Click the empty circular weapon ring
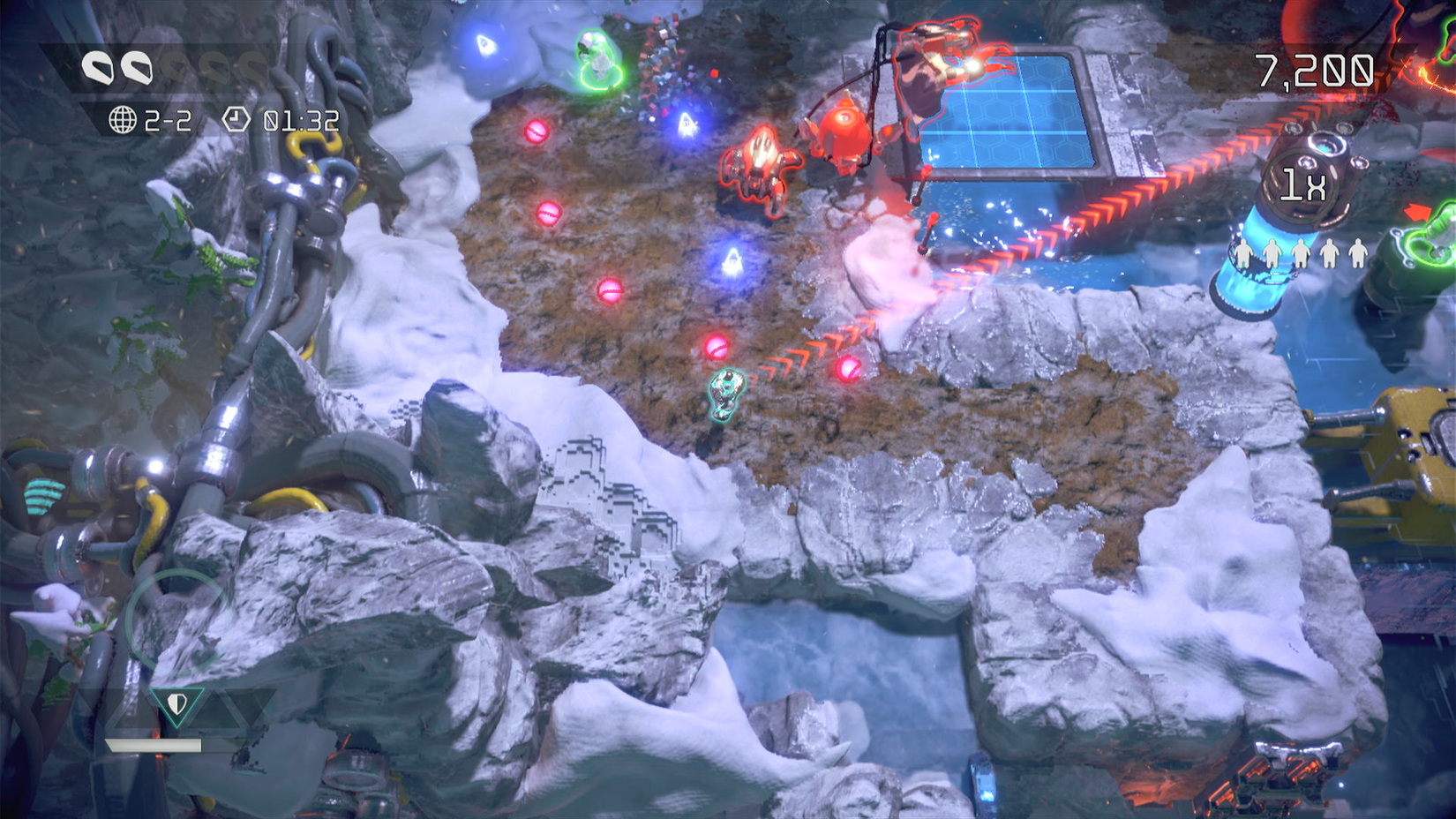 point(174,620)
